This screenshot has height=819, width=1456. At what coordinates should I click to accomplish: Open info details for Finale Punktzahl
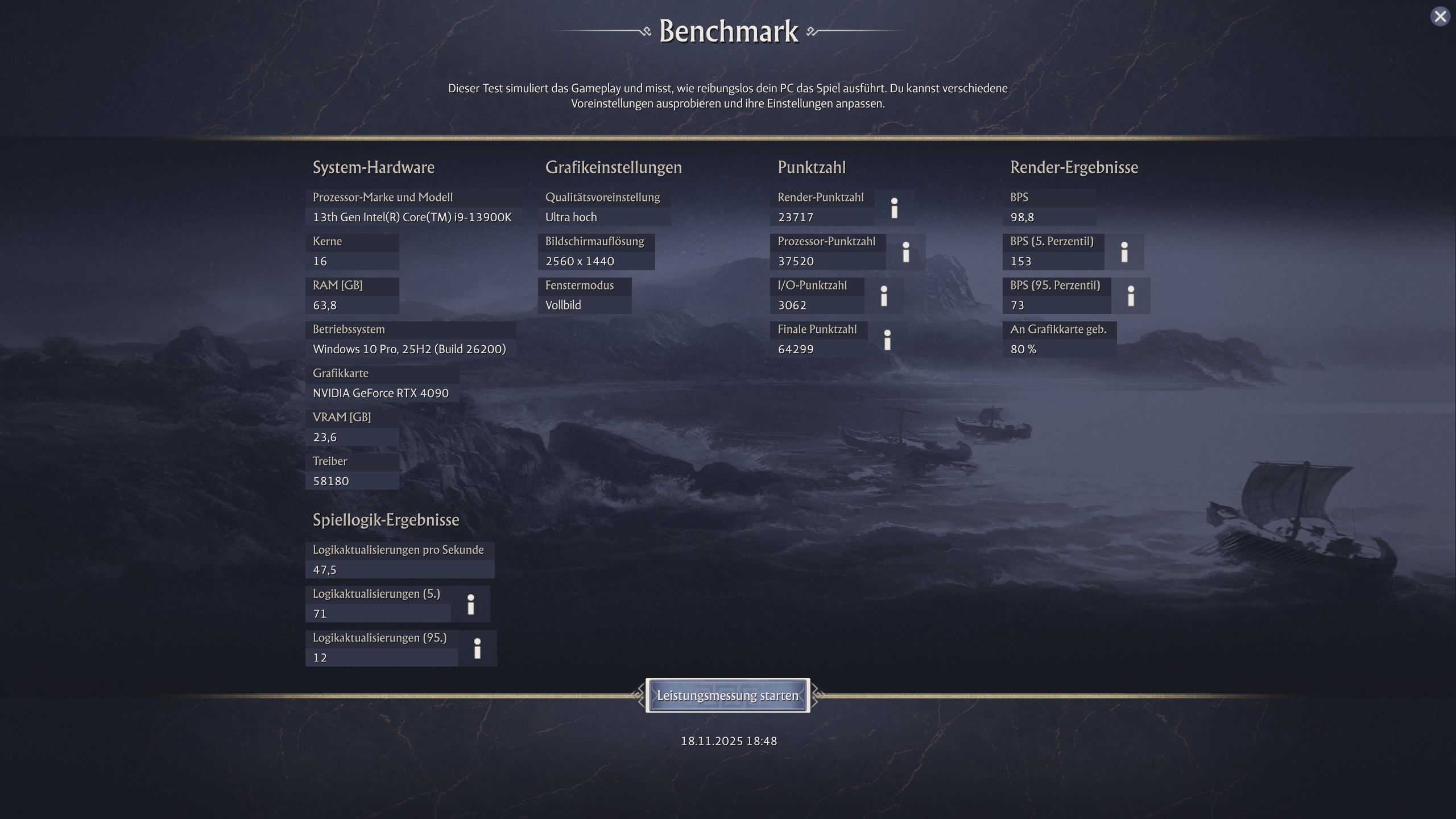(x=888, y=340)
